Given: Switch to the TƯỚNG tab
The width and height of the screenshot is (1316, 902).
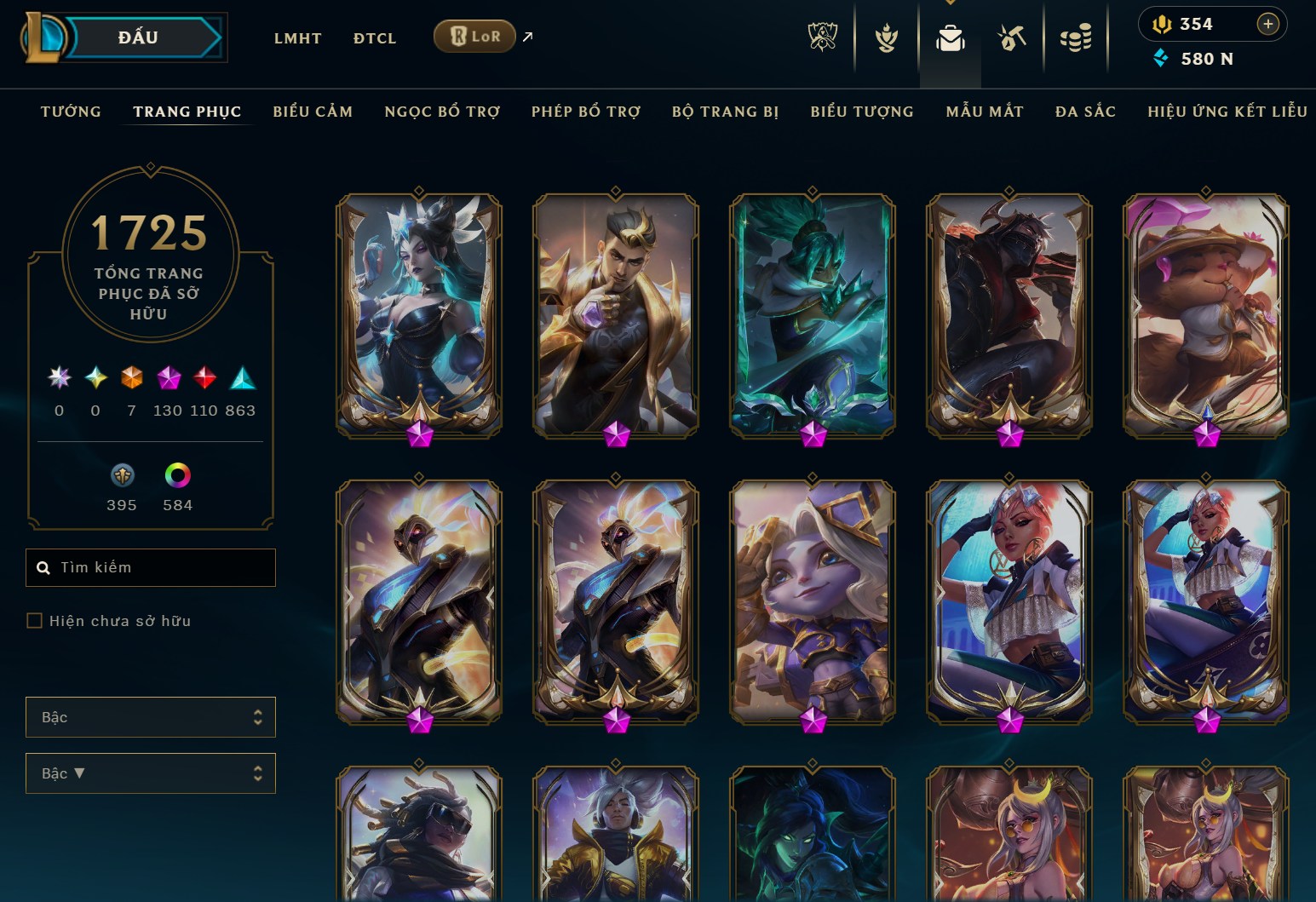Looking at the screenshot, I should coord(71,111).
